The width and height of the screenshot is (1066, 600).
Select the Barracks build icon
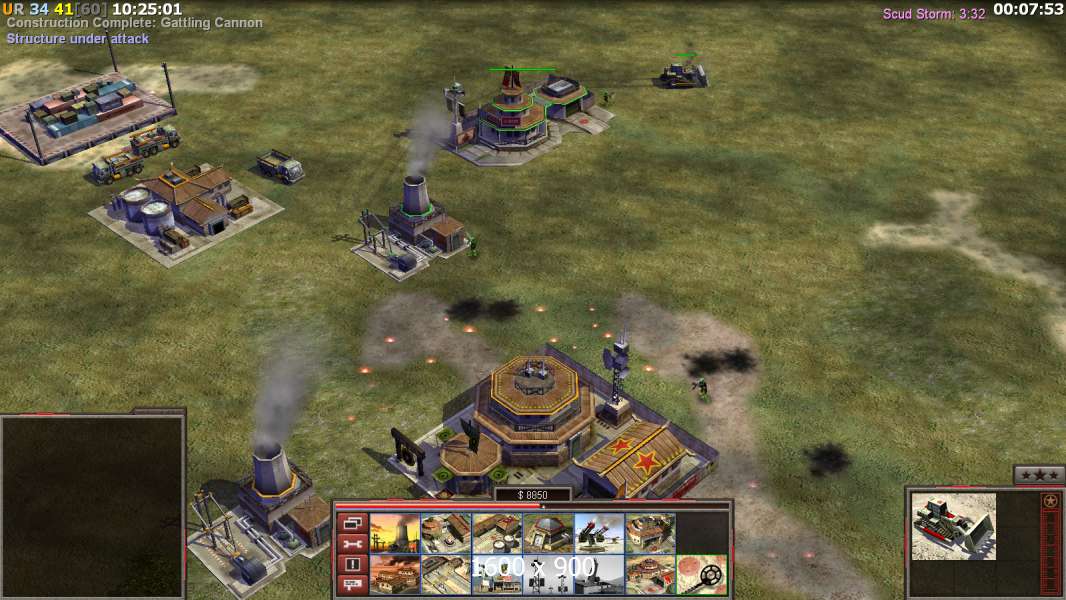coord(445,533)
